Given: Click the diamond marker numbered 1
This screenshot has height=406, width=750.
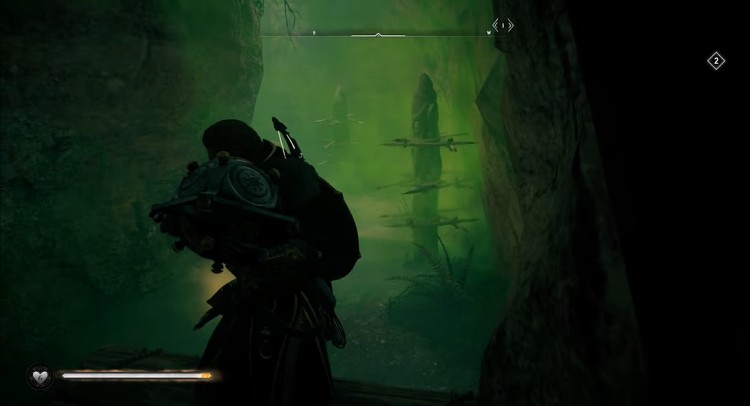Looking at the screenshot, I should (x=504, y=25).
